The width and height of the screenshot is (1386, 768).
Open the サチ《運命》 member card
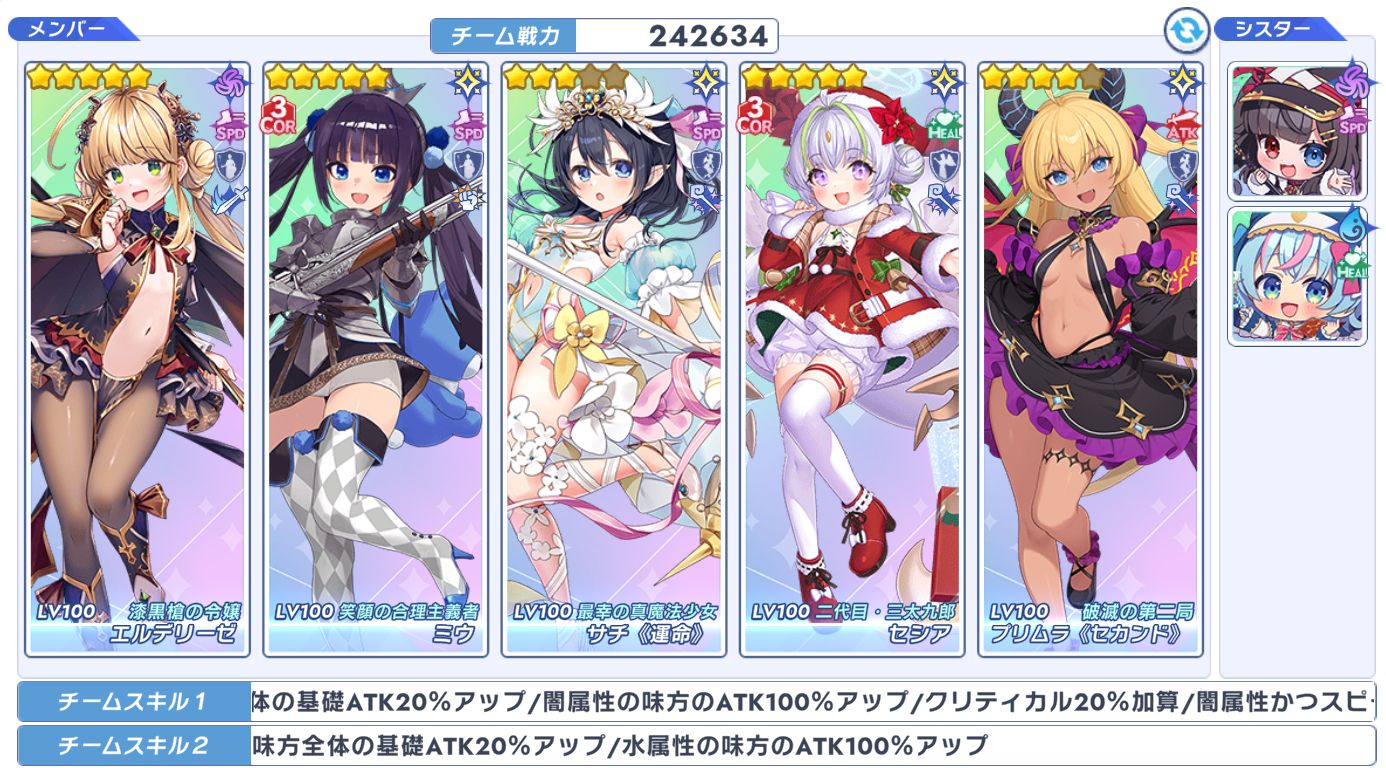[613, 360]
